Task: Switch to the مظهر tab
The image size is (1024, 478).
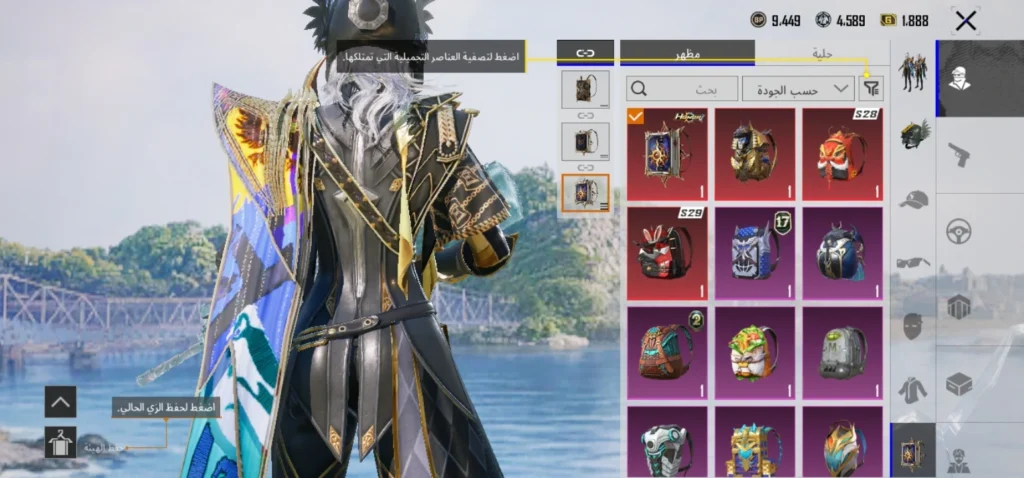Action: point(687,53)
